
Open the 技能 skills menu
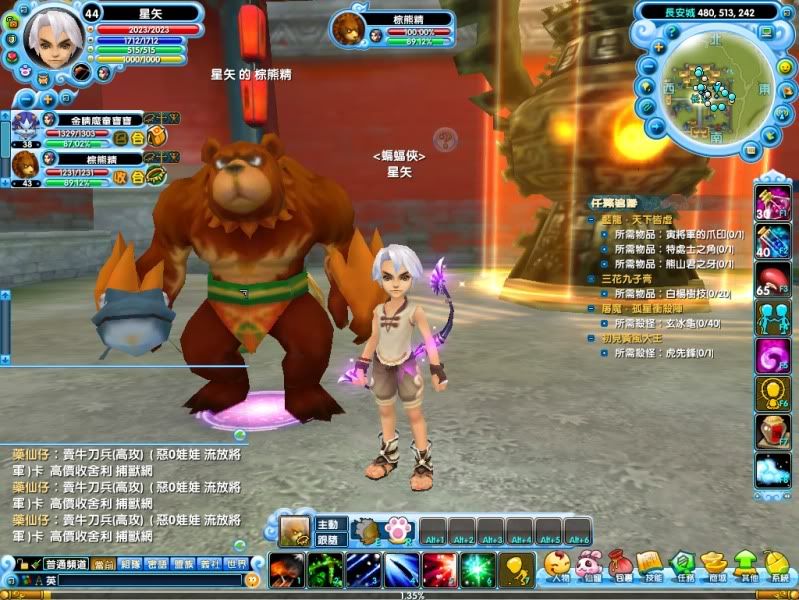click(651, 566)
